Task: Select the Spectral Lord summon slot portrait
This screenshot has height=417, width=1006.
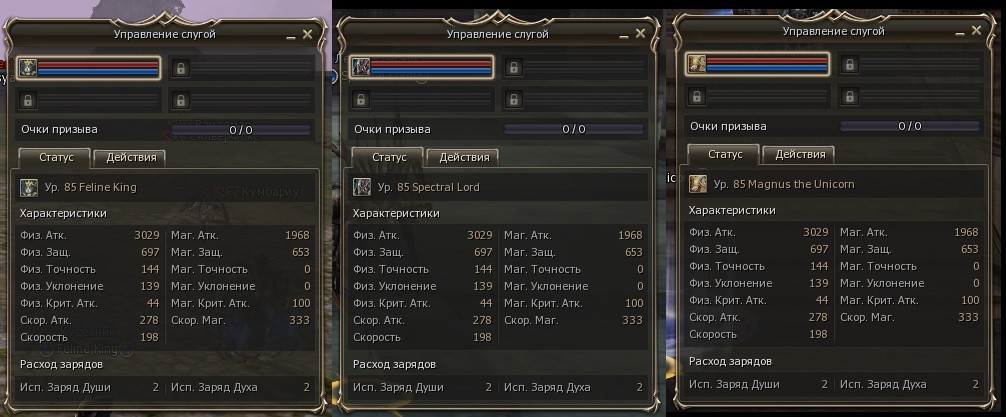Action: [x=362, y=68]
